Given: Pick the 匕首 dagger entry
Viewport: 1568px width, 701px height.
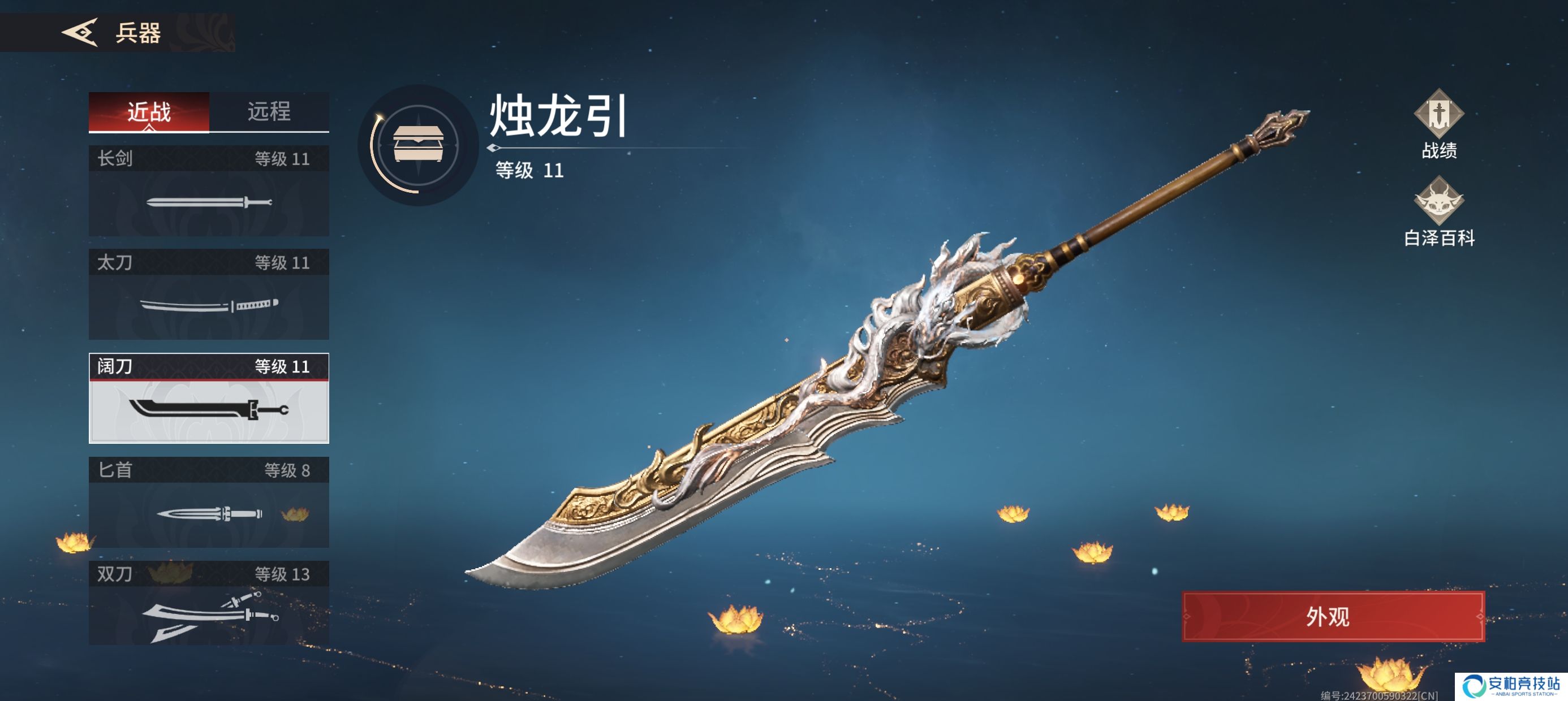Looking at the screenshot, I should tap(209, 503).
